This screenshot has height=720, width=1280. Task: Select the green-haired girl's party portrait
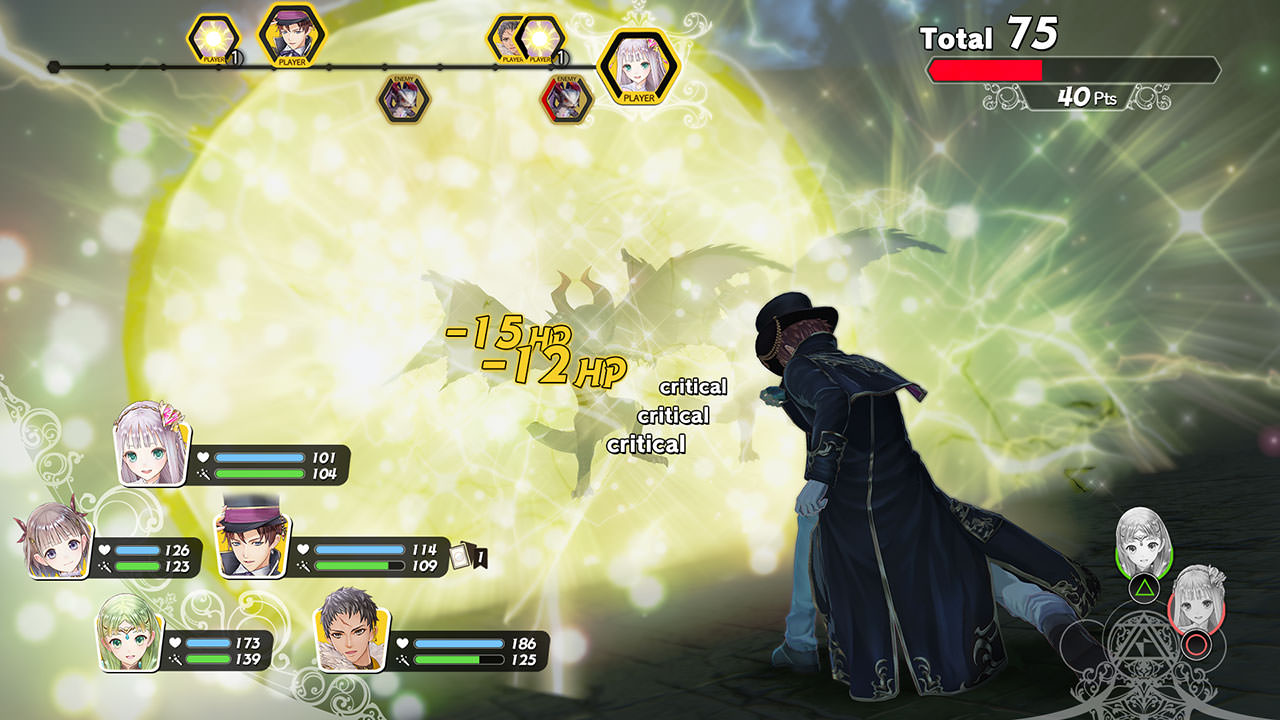click(x=129, y=632)
